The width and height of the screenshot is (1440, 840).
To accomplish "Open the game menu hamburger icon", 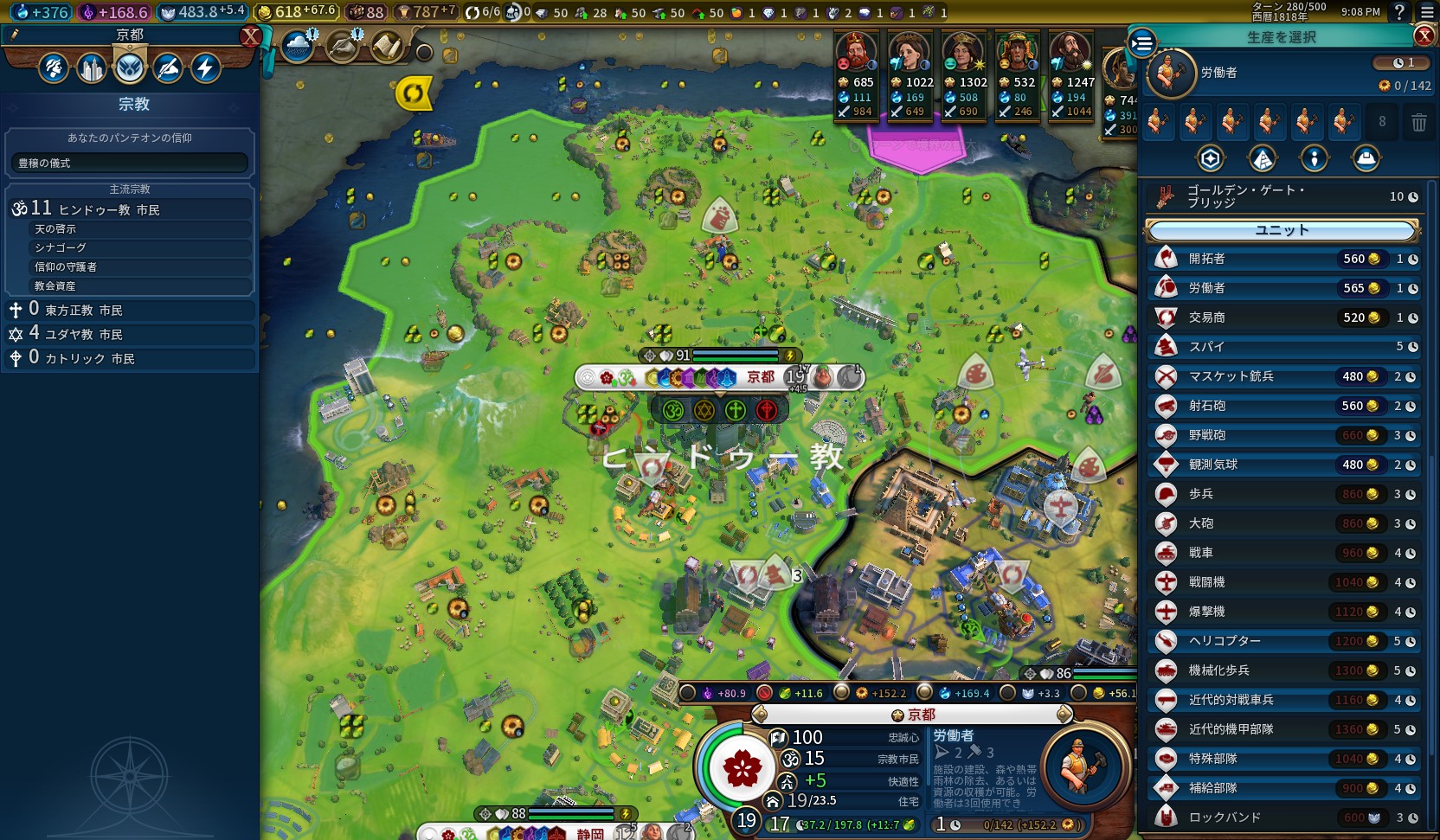I will (x=1427, y=12).
